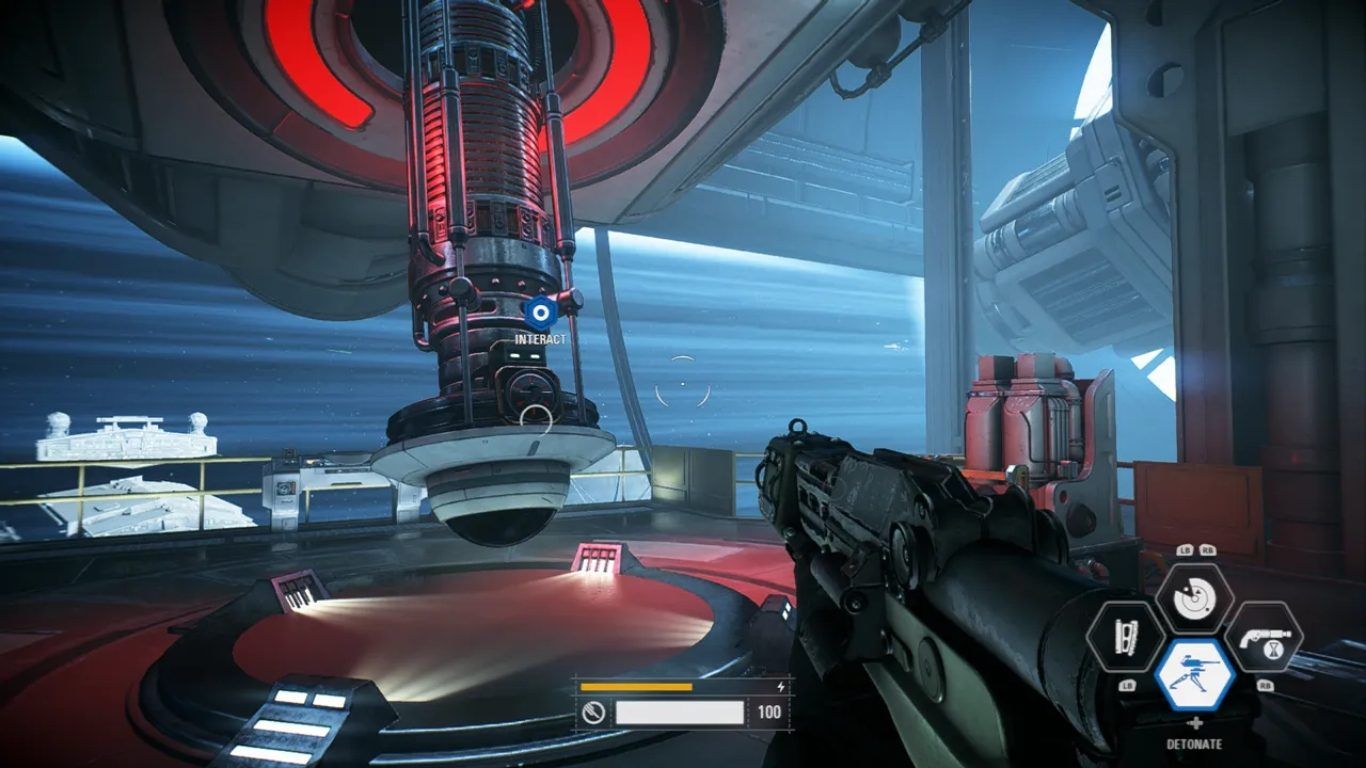The width and height of the screenshot is (1366, 768).
Task: Click the blue Interact objective marker
Action: point(540,313)
